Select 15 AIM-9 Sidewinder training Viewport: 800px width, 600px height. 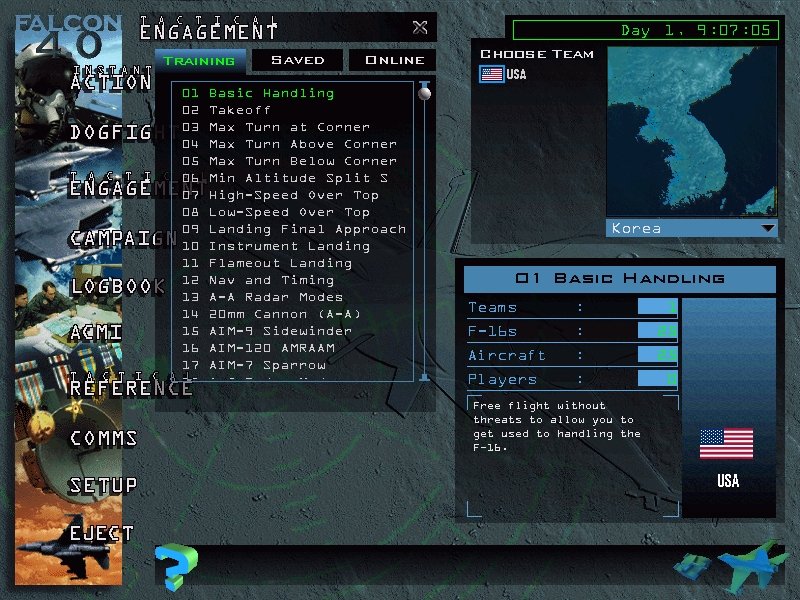tap(280, 331)
